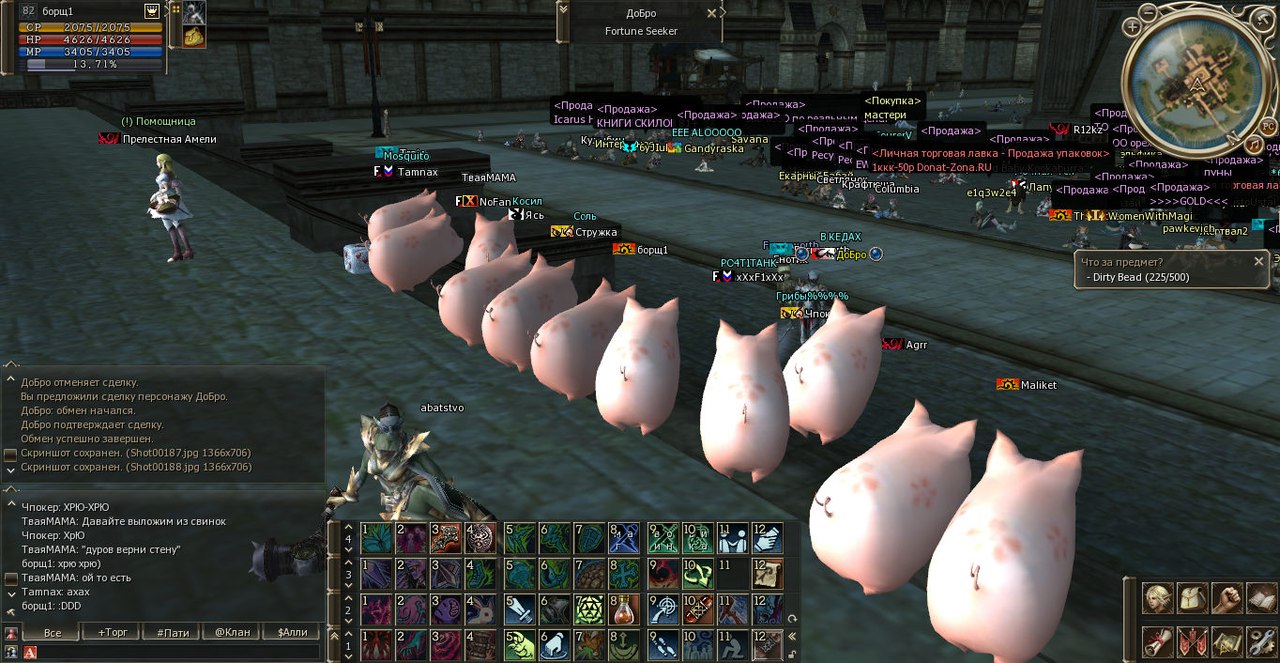Open system menu wrench and gear icon

(1260, 639)
